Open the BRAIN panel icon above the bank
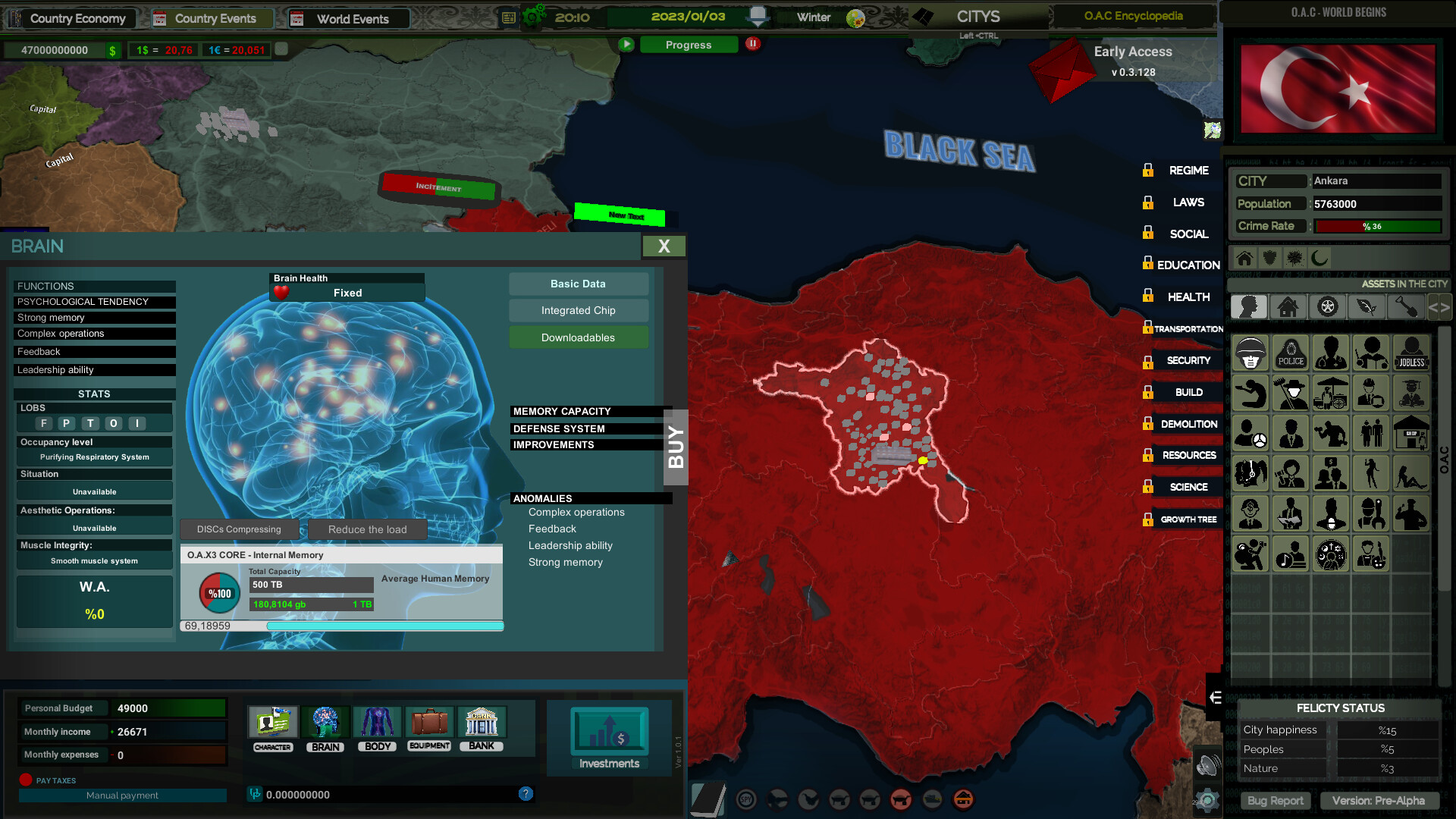The image size is (1456, 819). tap(325, 723)
